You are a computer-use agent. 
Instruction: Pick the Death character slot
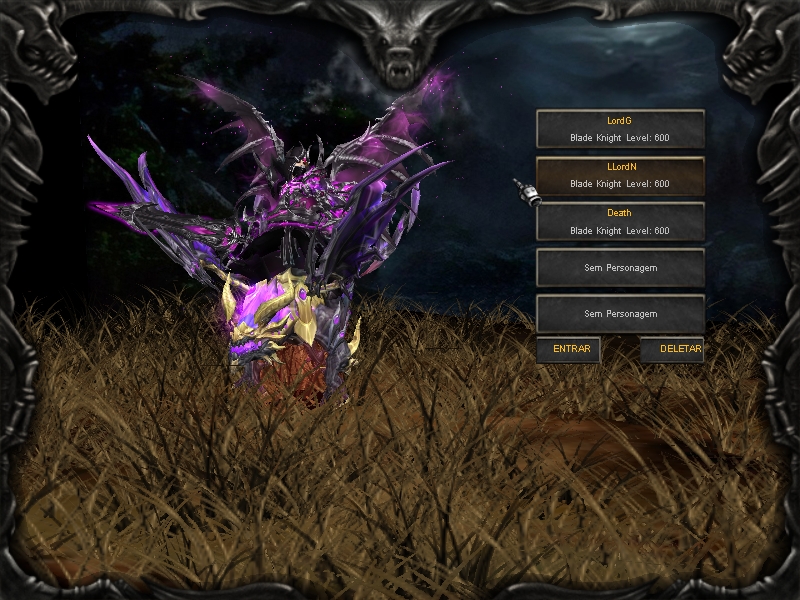coord(620,222)
